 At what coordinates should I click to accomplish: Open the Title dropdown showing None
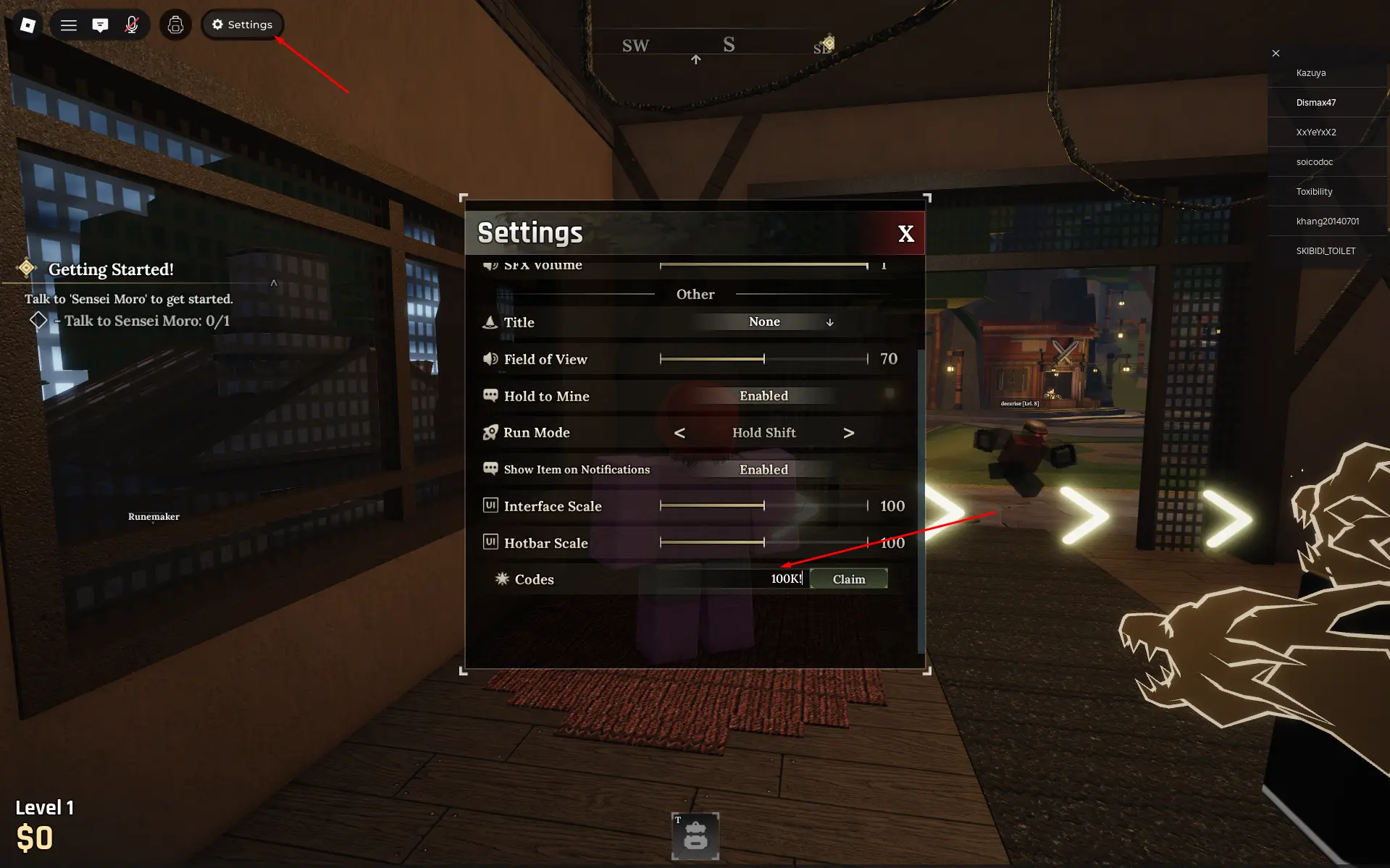[764, 322]
